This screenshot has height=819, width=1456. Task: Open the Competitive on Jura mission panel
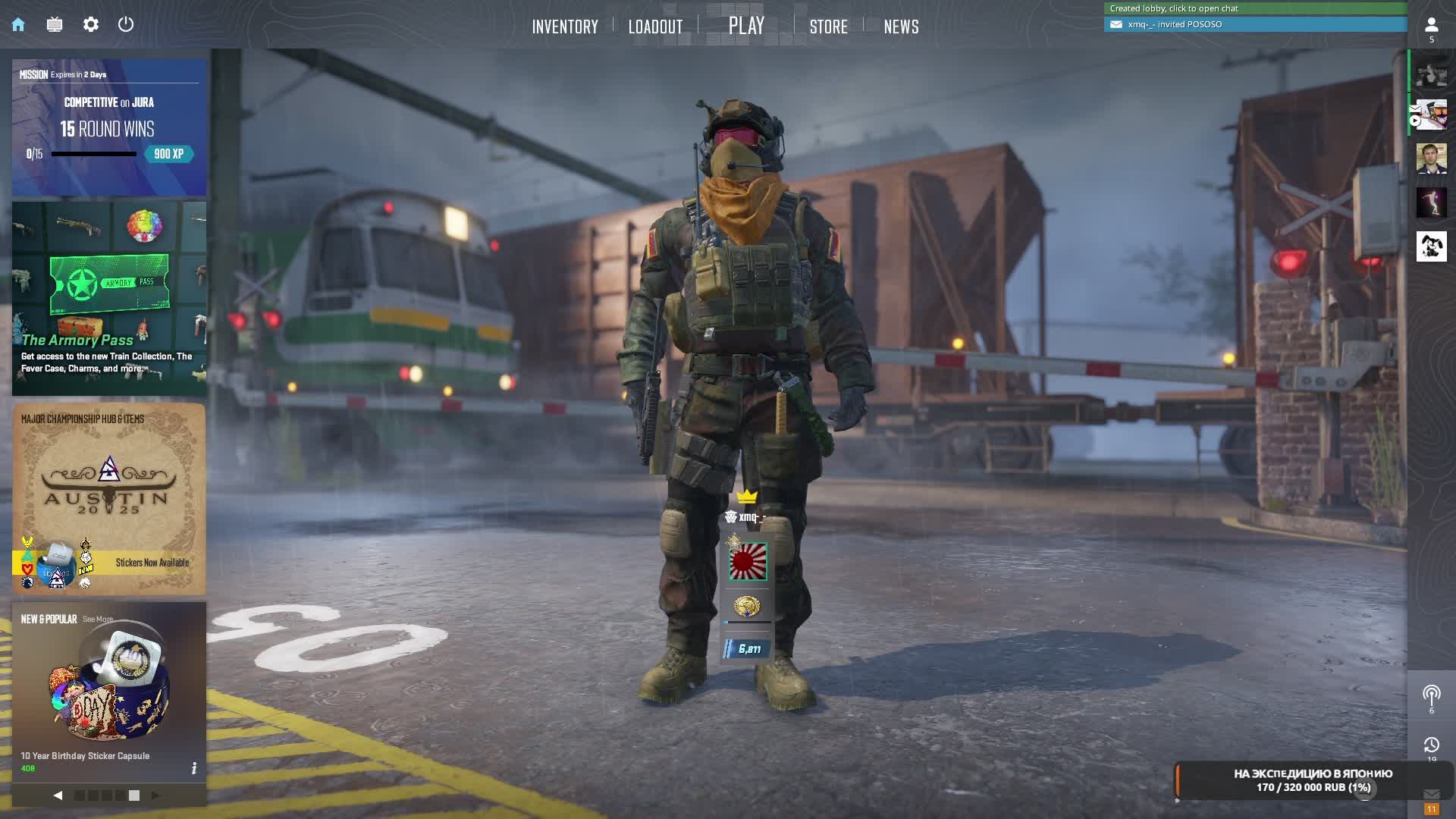tap(109, 127)
